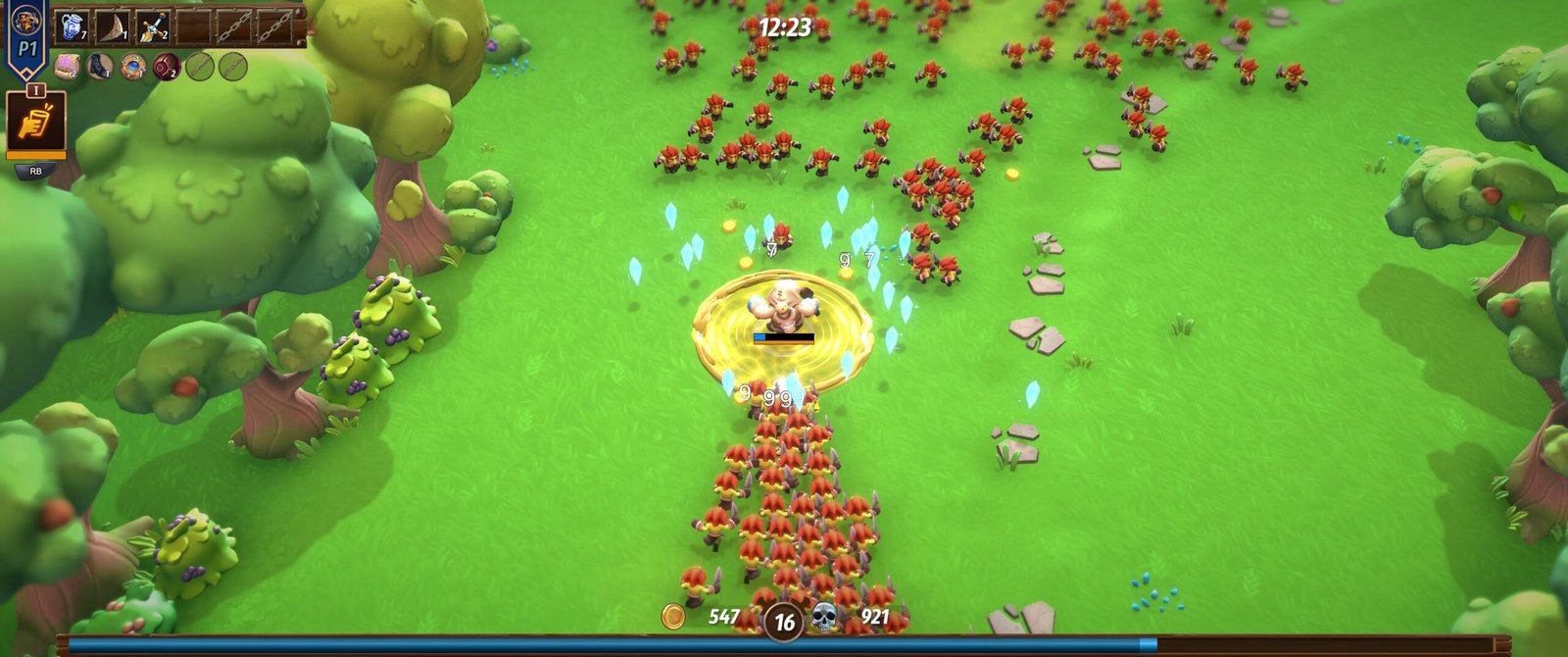The image size is (1568, 657).
Task: Click the dark red rune passive item
Action: click(167, 67)
